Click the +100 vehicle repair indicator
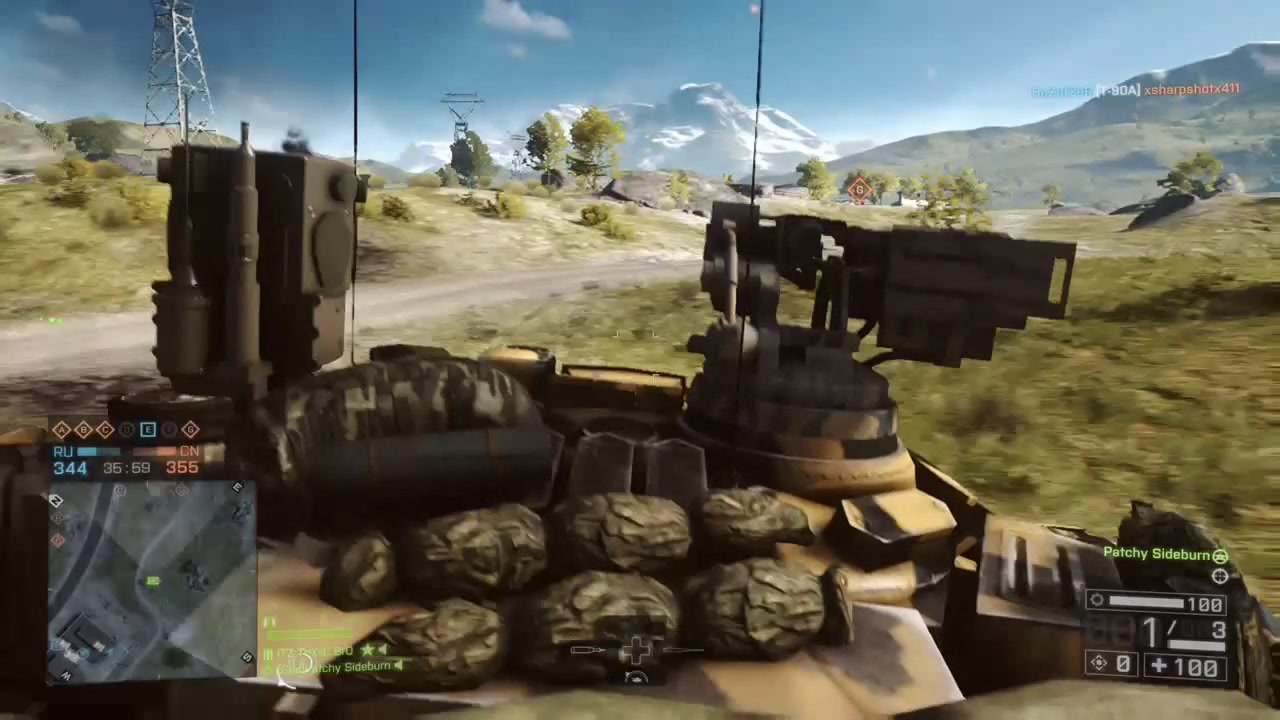The height and width of the screenshot is (720, 1280). [1184, 665]
